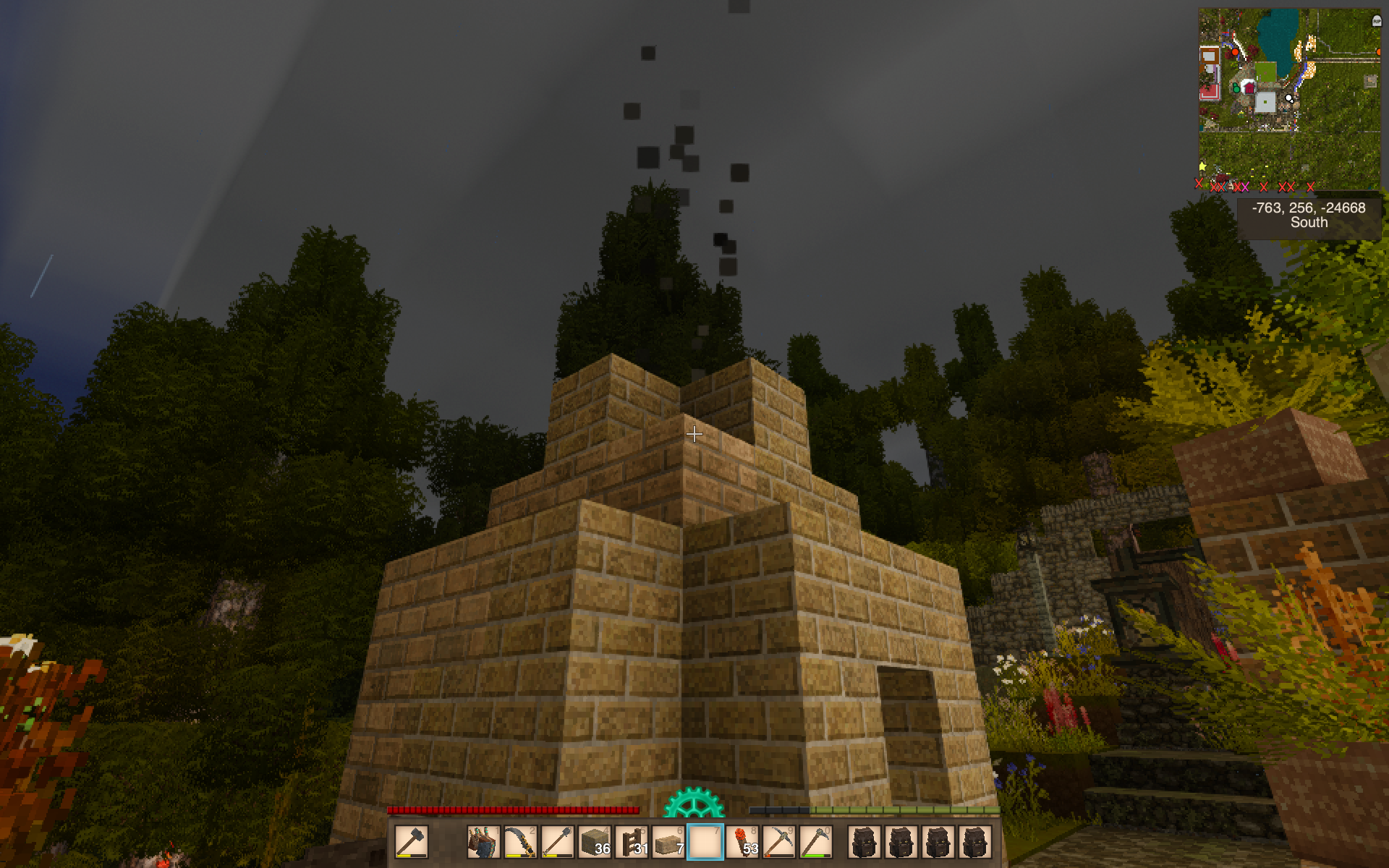The height and width of the screenshot is (868, 1389).
Task: Click the teal gear icon above the hotbar
Action: [694, 804]
